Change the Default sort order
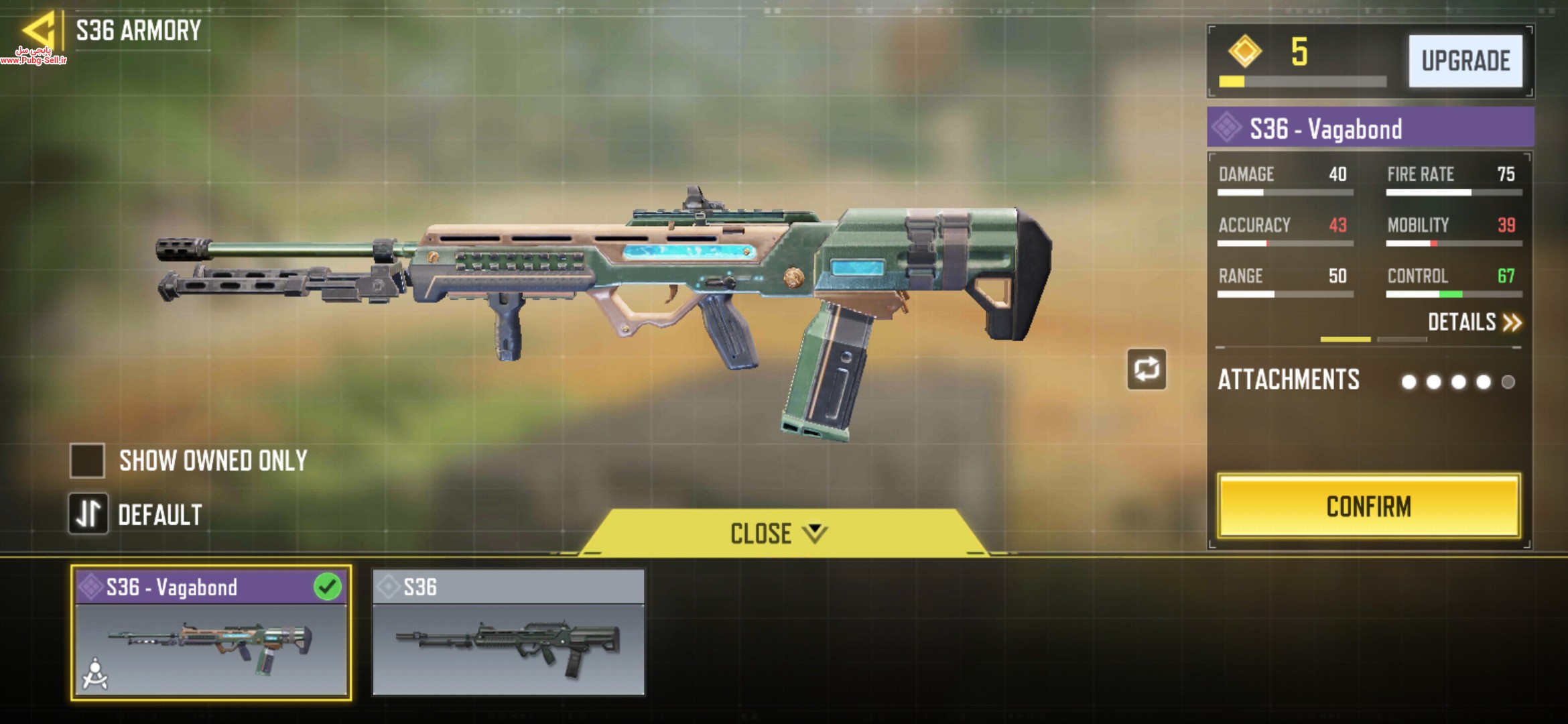The width and height of the screenshot is (1568, 724). [x=88, y=514]
